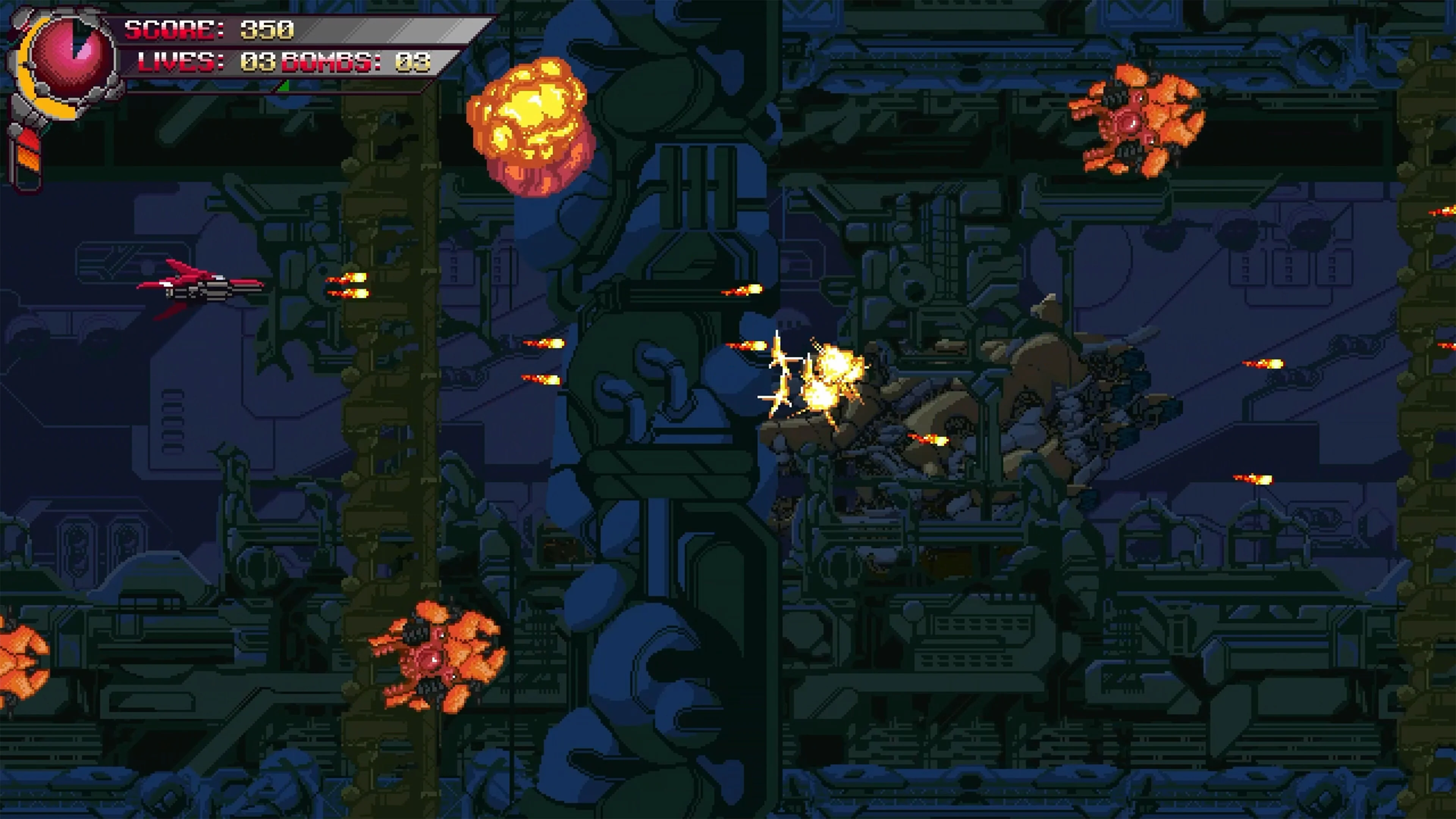Click the large explosion fireball near the top

(x=529, y=119)
